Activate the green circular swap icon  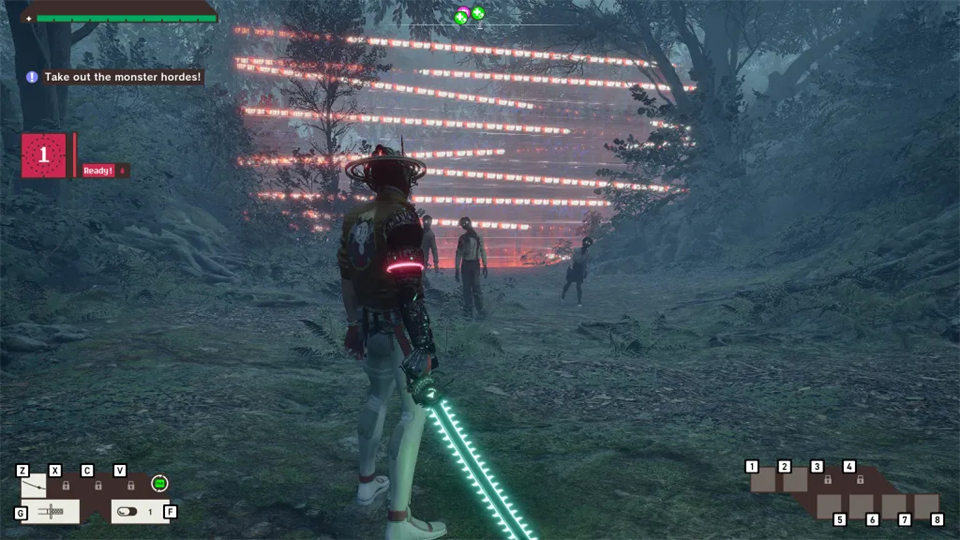point(159,484)
